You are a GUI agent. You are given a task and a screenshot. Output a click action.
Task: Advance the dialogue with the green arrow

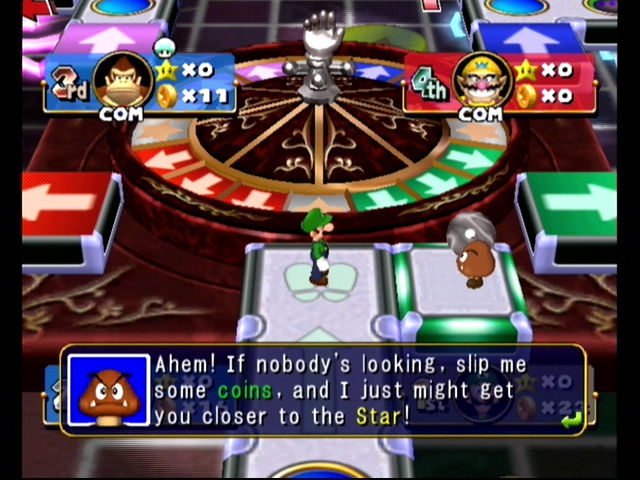point(570,421)
